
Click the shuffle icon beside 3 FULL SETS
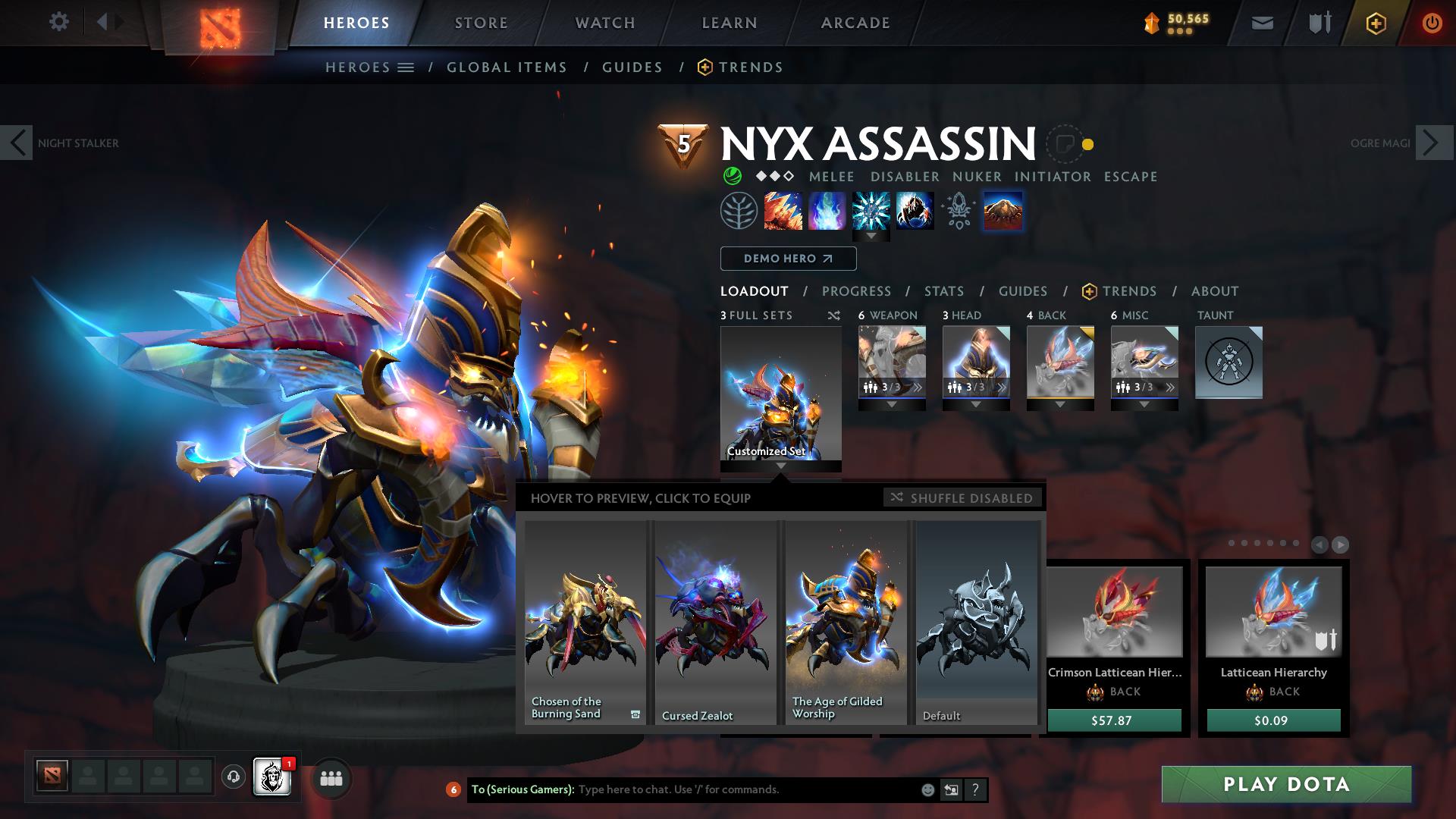833,315
